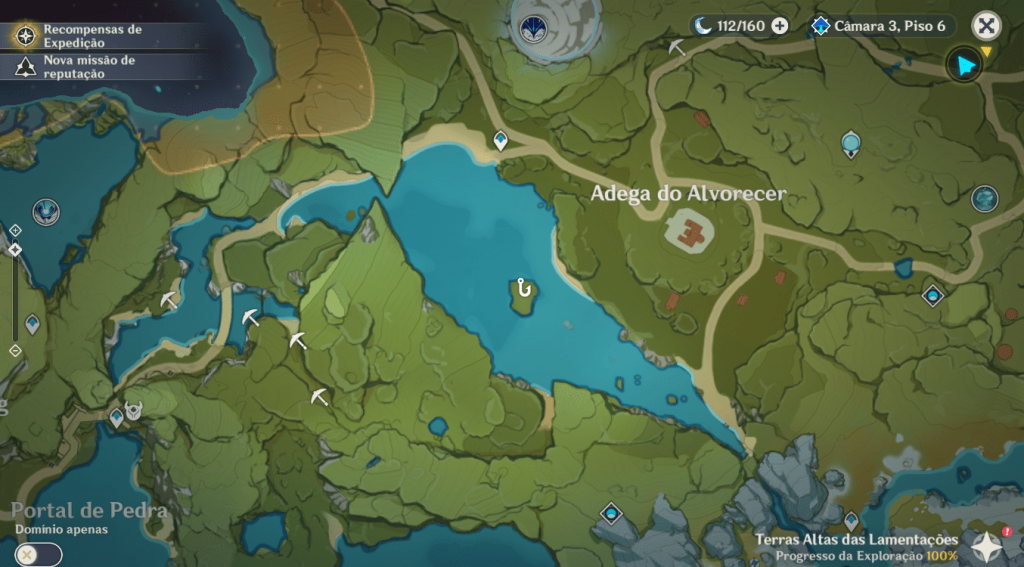Zoom in with the map slider plus
This screenshot has height=567, width=1024.
click(x=15, y=230)
